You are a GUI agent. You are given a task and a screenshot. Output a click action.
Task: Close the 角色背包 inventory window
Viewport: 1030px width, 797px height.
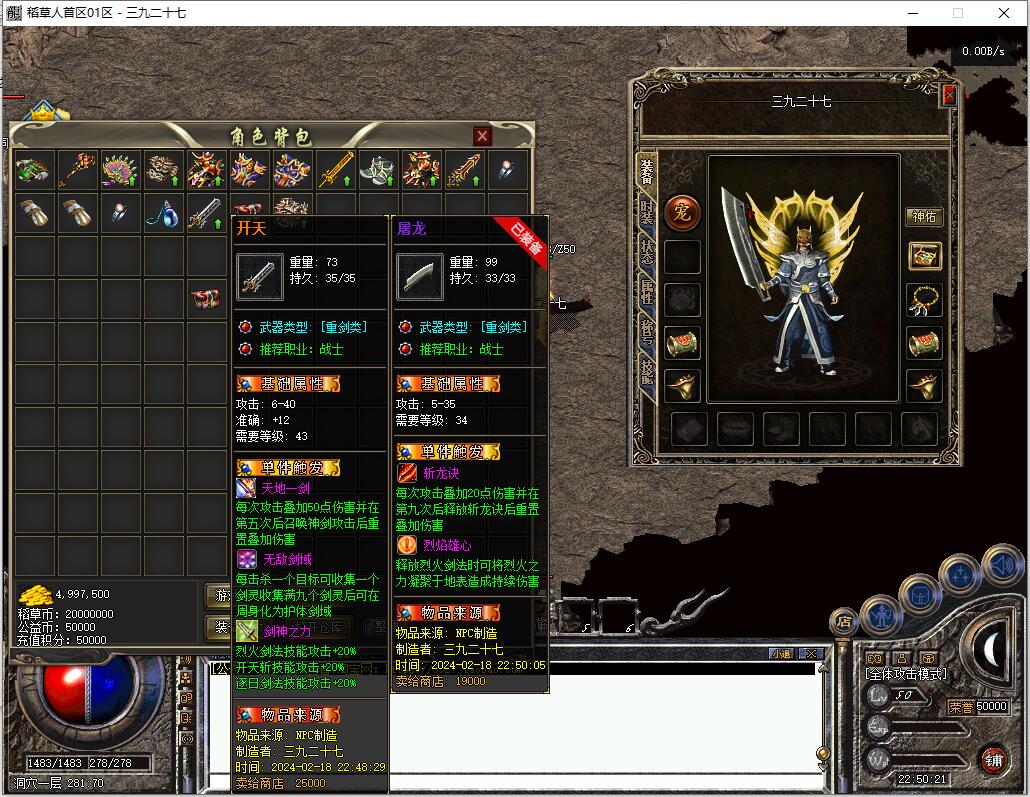(482, 136)
